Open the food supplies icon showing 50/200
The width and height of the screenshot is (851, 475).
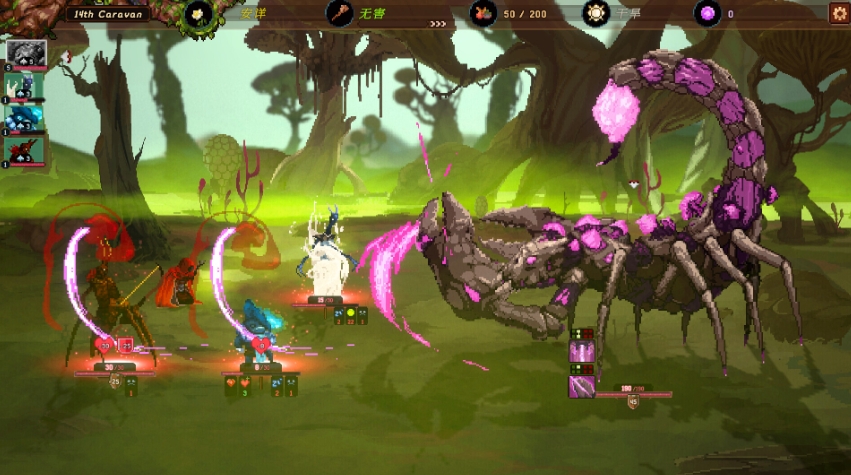click(x=482, y=14)
